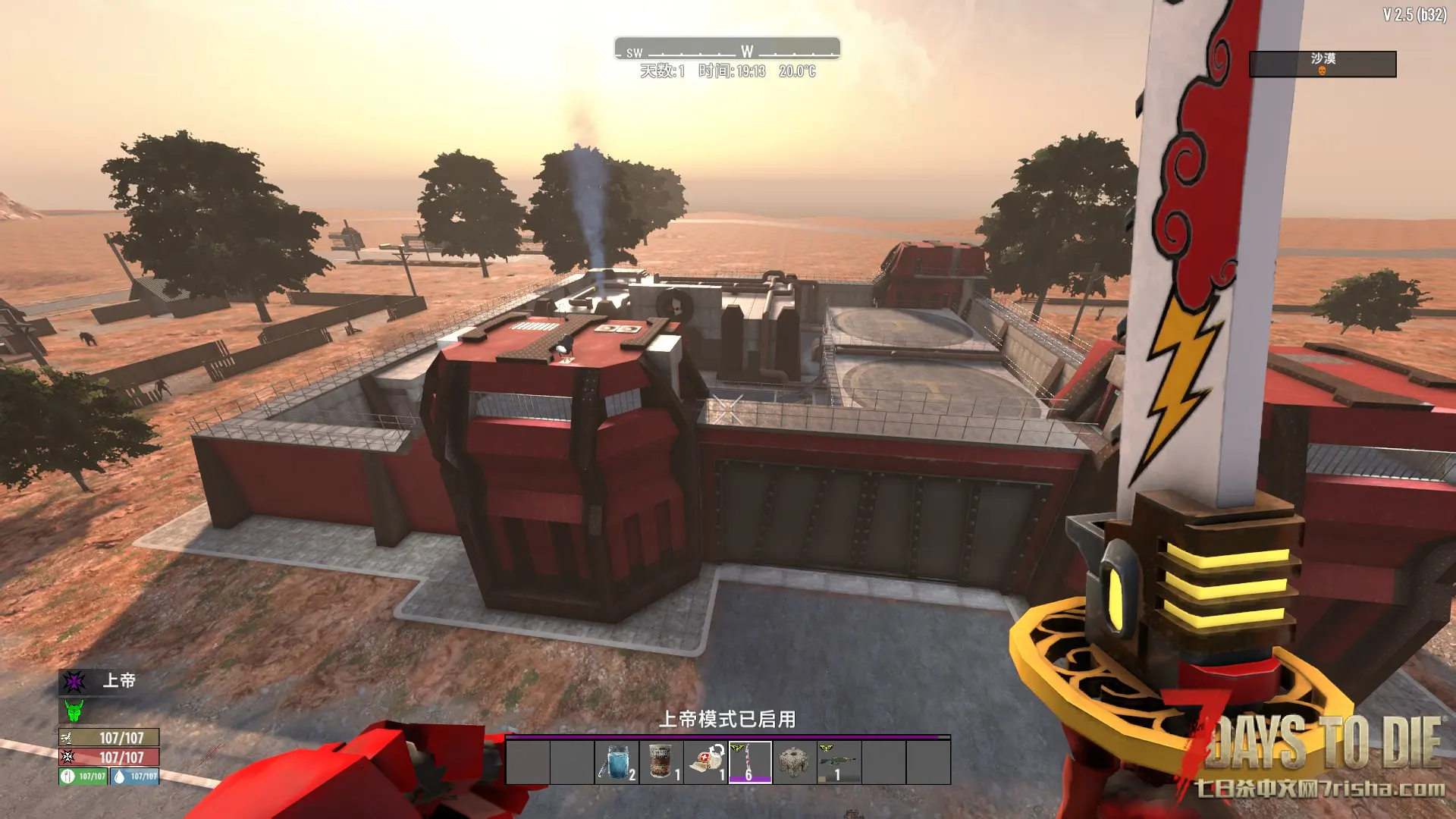The width and height of the screenshot is (1456, 819).
Task: Click the compass bar heading strip
Action: pyautogui.click(x=727, y=49)
